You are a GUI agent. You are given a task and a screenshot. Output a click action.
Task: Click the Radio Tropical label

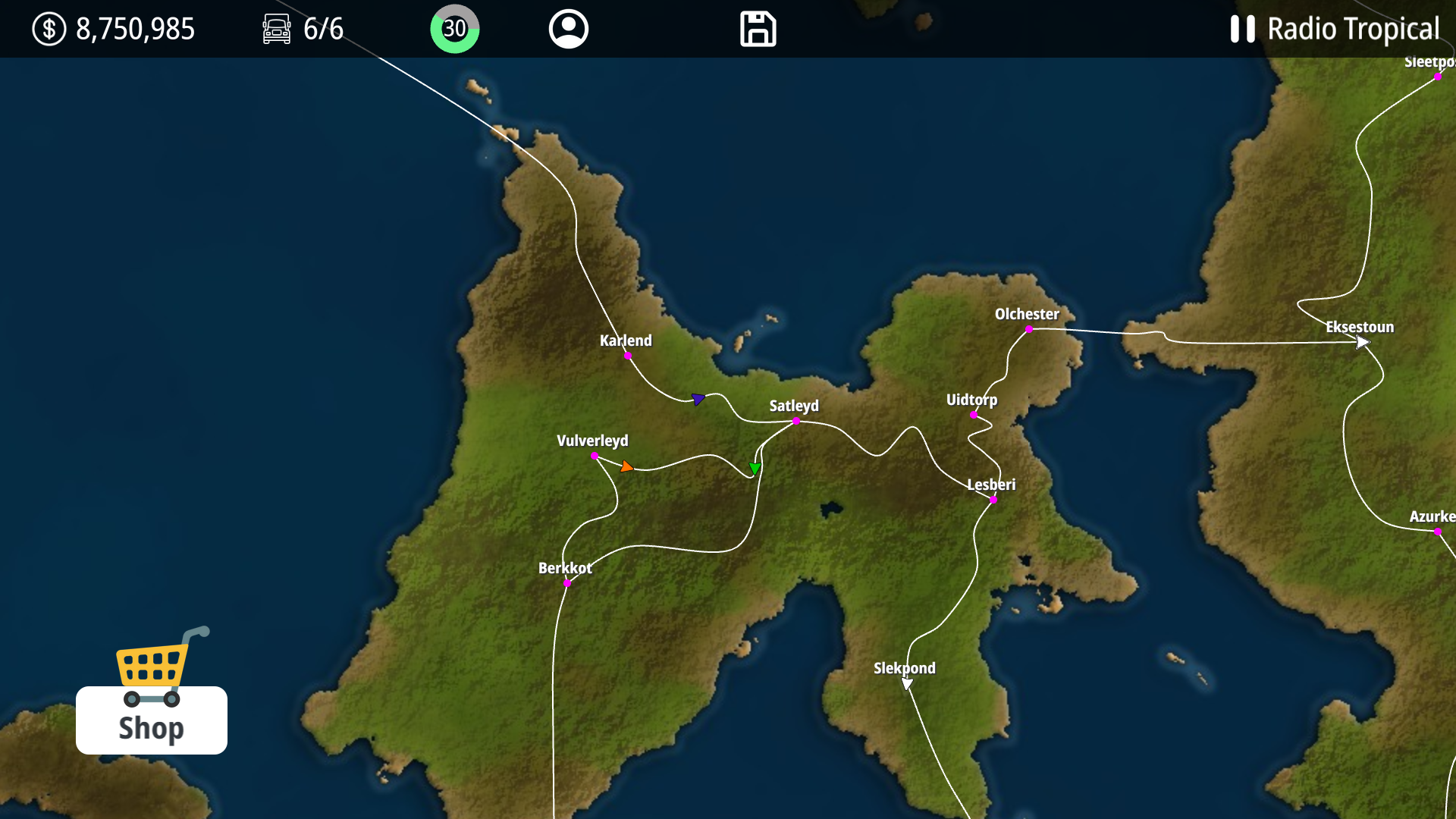1354,29
